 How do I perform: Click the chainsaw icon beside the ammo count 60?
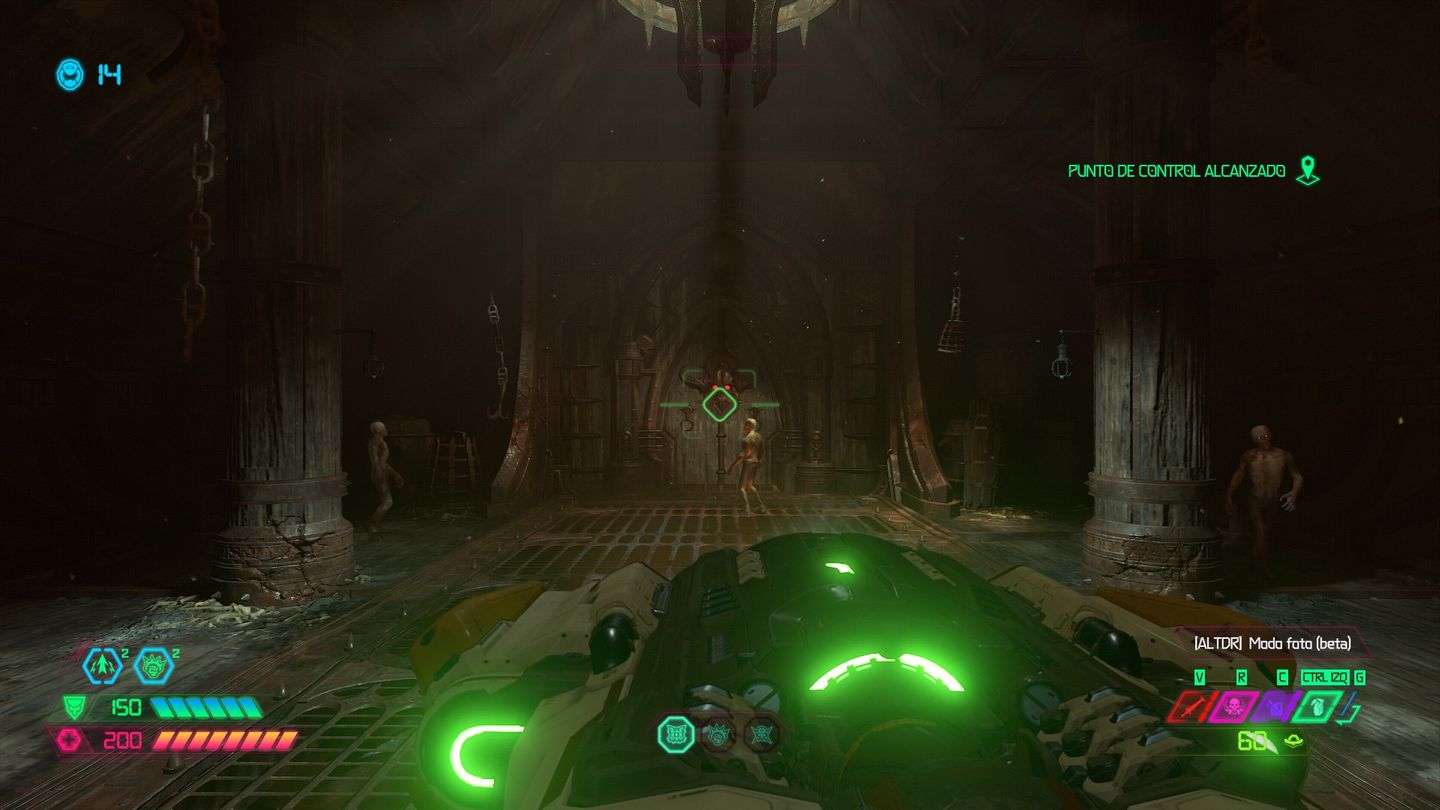tap(1292, 740)
